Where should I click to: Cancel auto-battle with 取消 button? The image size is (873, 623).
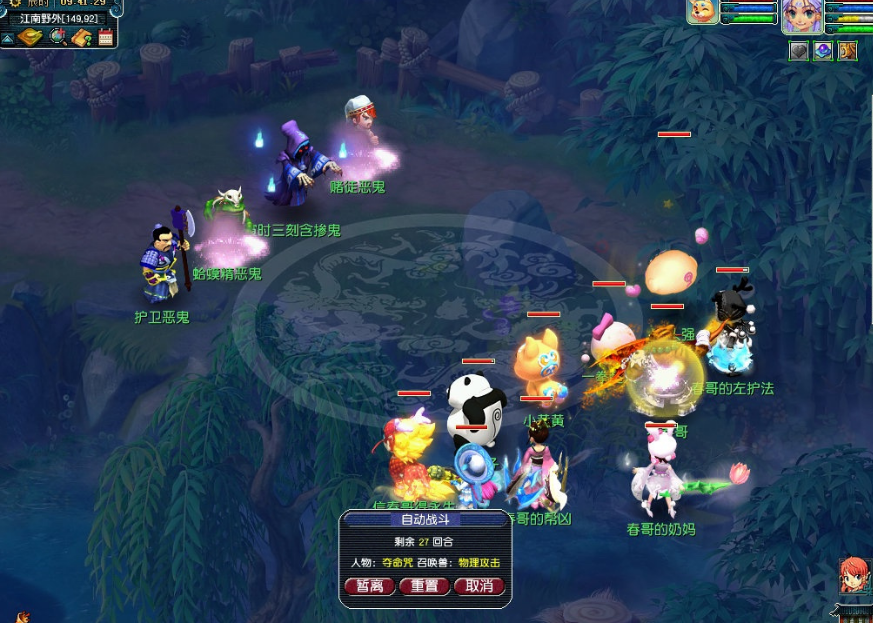479,586
